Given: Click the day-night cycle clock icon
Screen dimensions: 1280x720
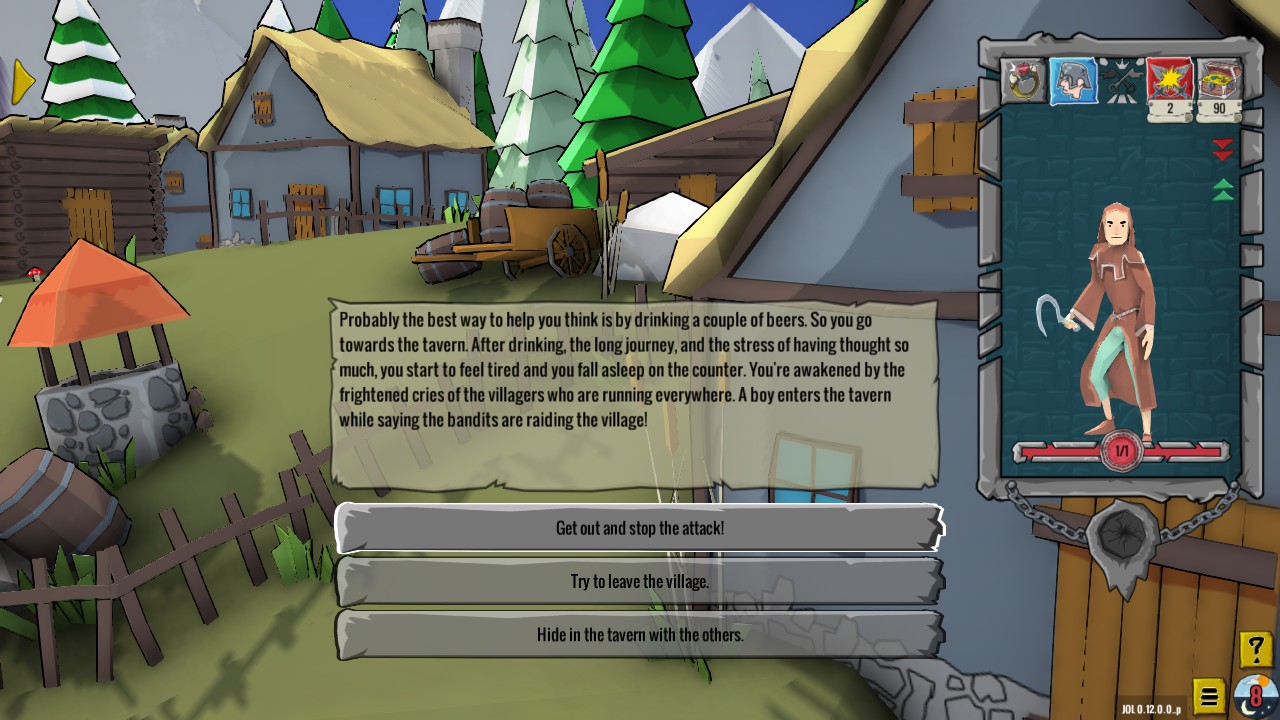Looking at the screenshot, I should pos(1254,695).
